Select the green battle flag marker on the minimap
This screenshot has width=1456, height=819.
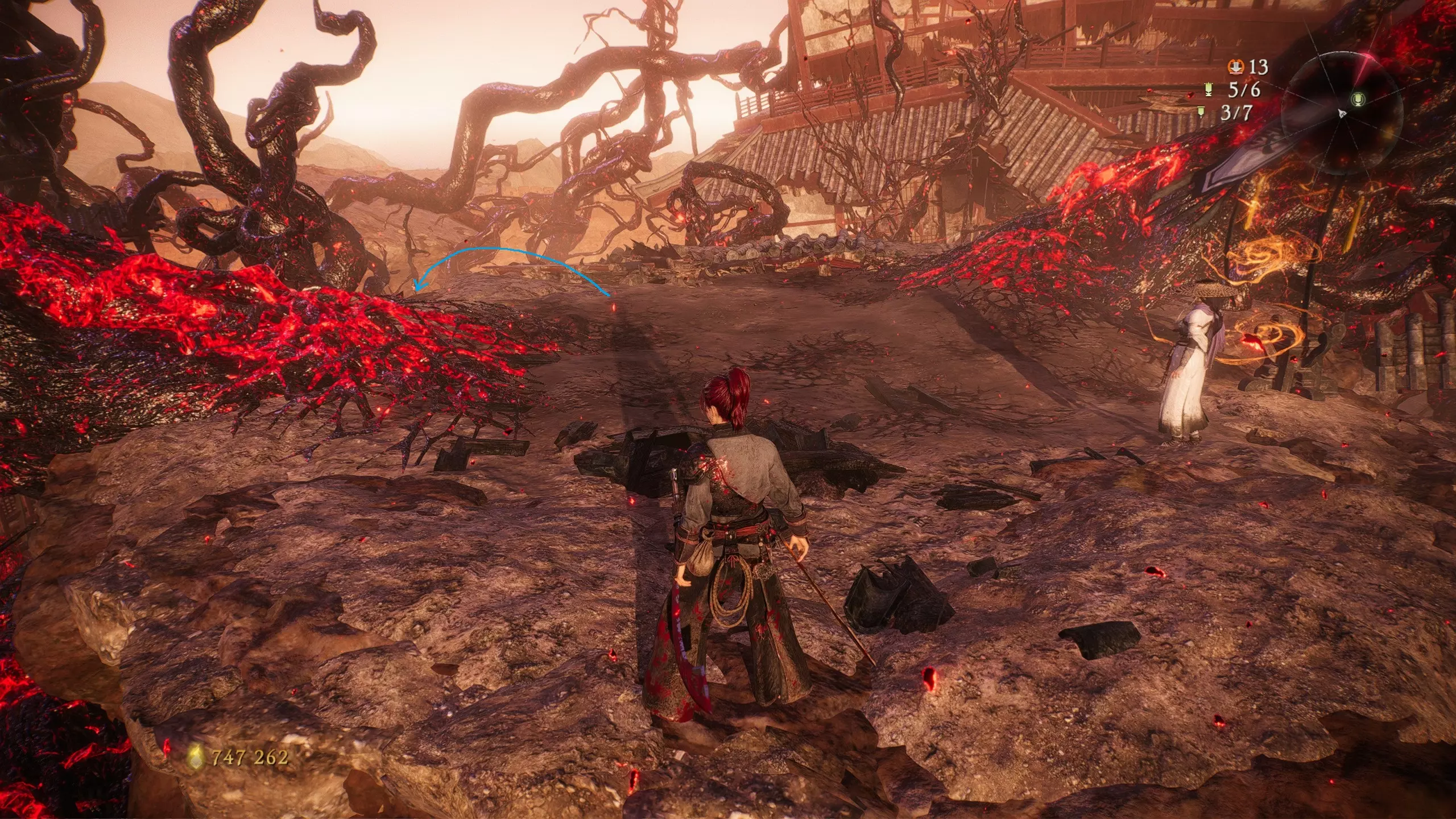click(1358, 100)
